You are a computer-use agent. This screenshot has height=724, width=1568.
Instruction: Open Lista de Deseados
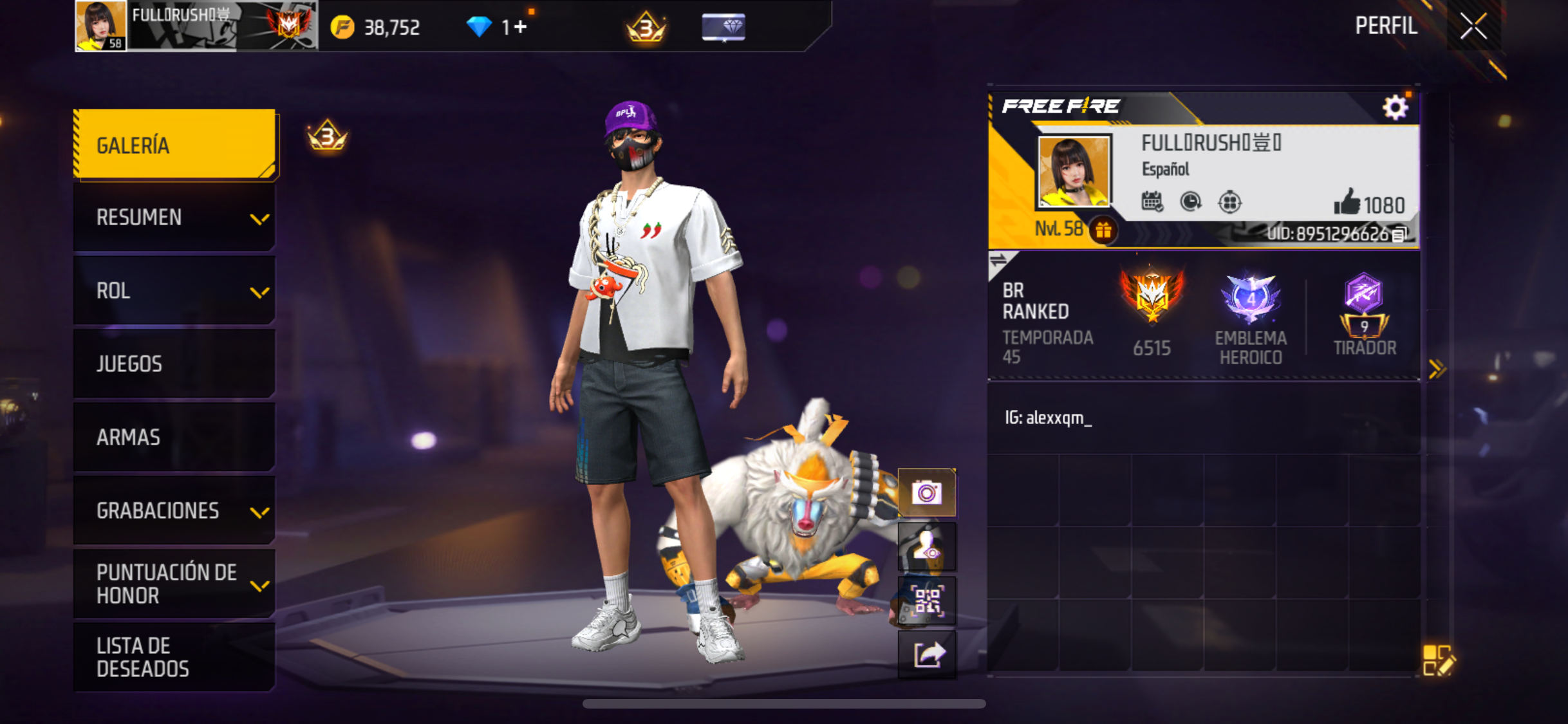pyautogui.click(x=174, y=657)
